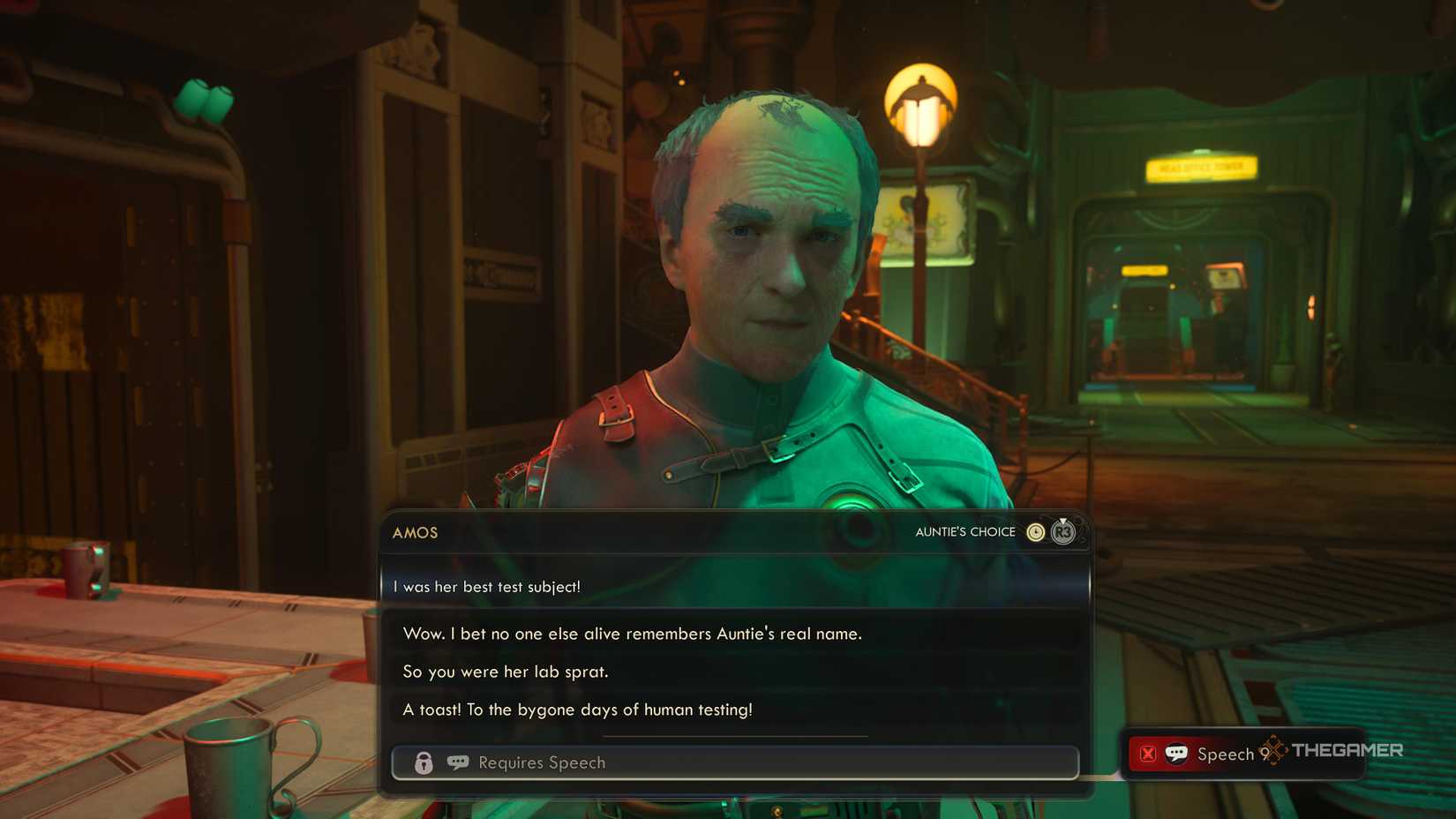This screenshot has height=819, width=1456.
Task: Select the Auntie's real name dialogue option
Action: point(633,634)
